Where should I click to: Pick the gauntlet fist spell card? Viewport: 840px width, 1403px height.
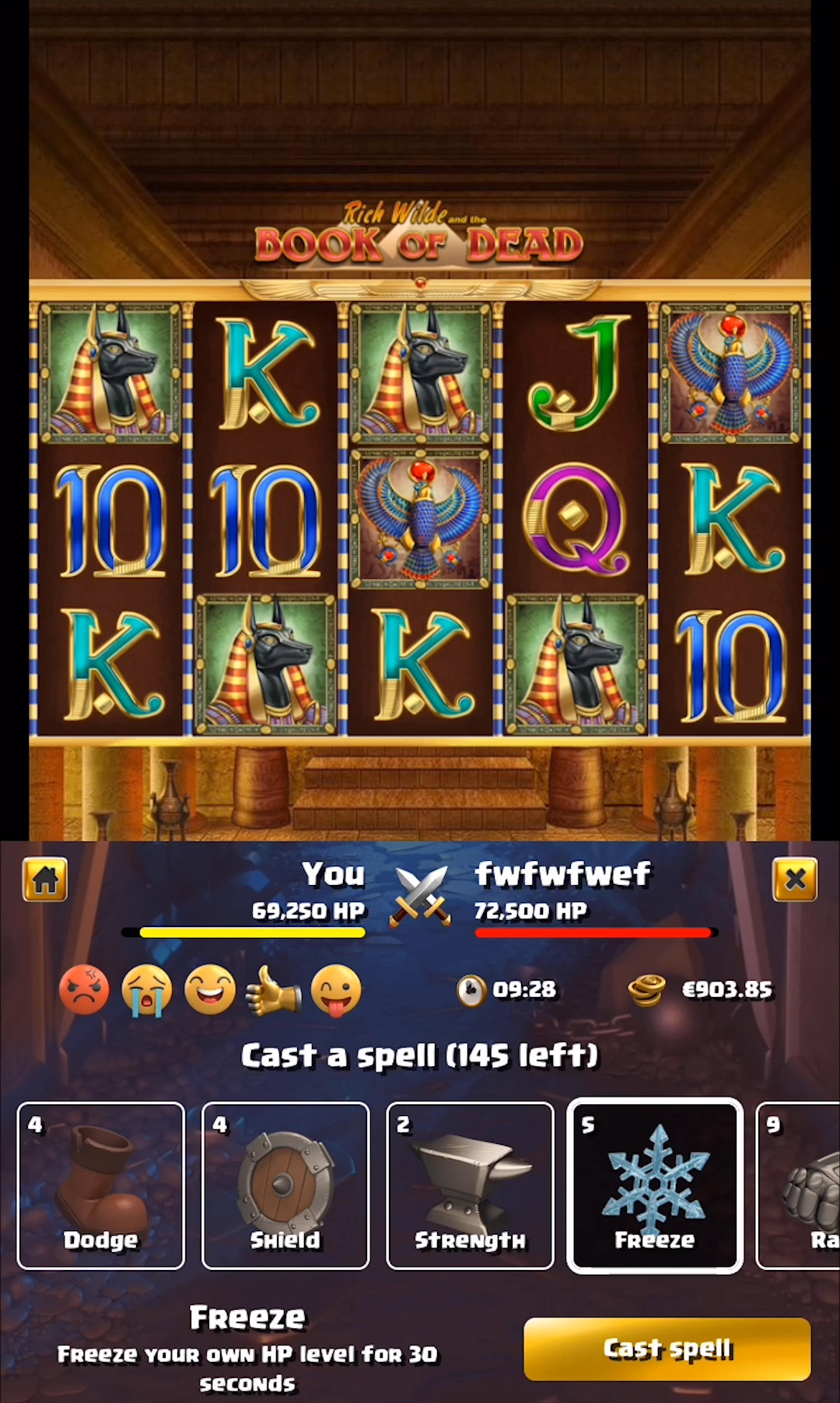click(x=801, y=1185)
